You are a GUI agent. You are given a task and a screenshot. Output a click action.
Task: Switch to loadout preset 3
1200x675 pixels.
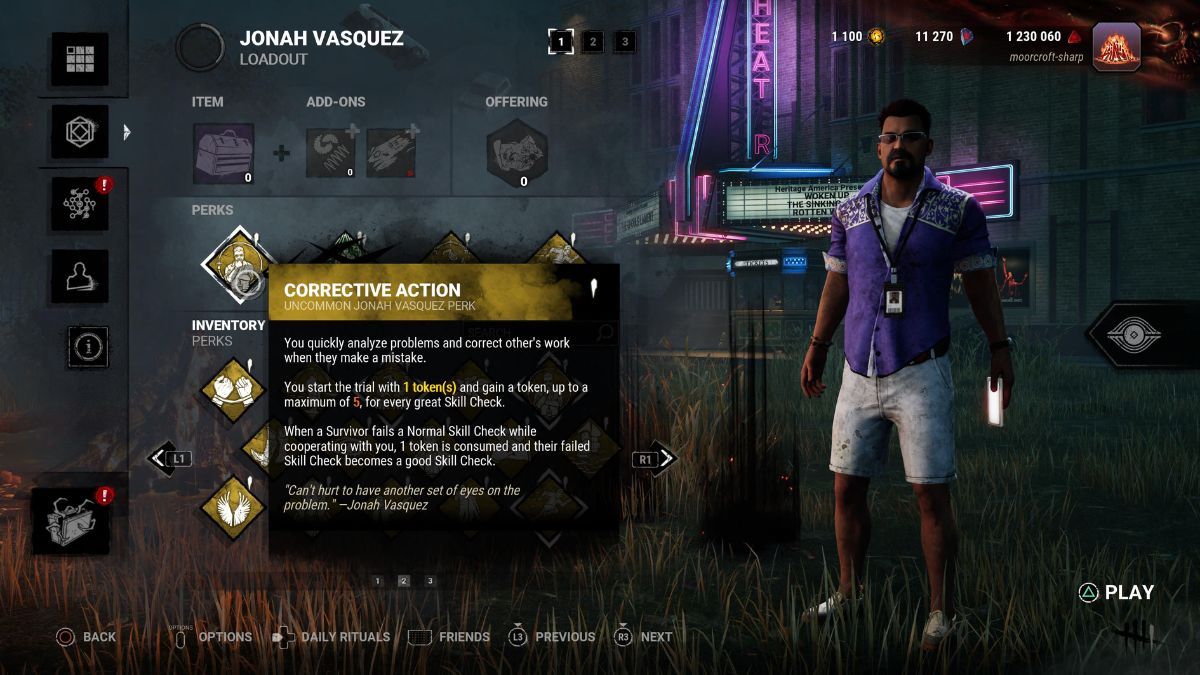(625, 41)
